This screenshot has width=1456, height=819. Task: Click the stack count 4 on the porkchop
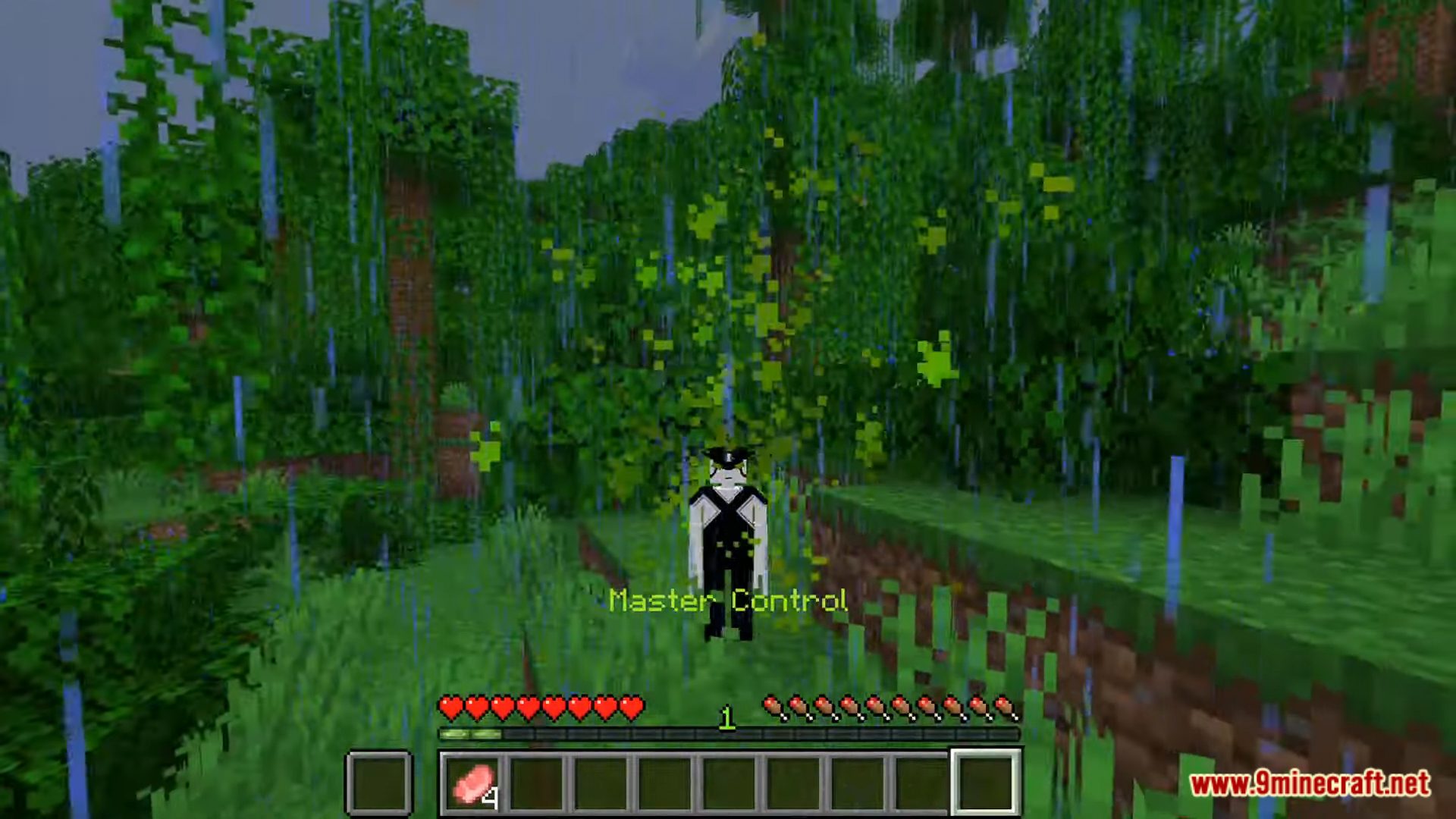[x=493, y=798]
